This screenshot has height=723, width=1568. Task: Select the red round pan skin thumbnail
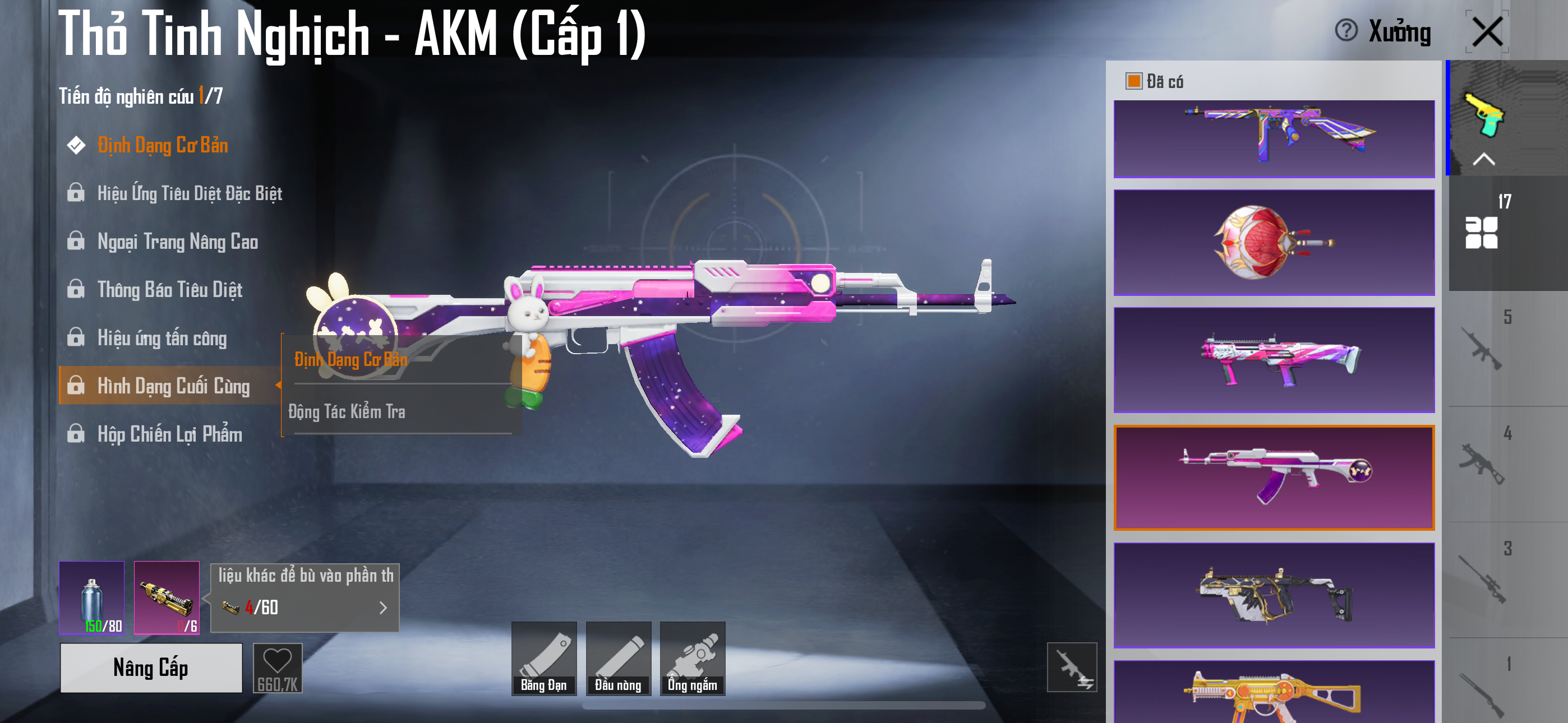click(1274, 242)
